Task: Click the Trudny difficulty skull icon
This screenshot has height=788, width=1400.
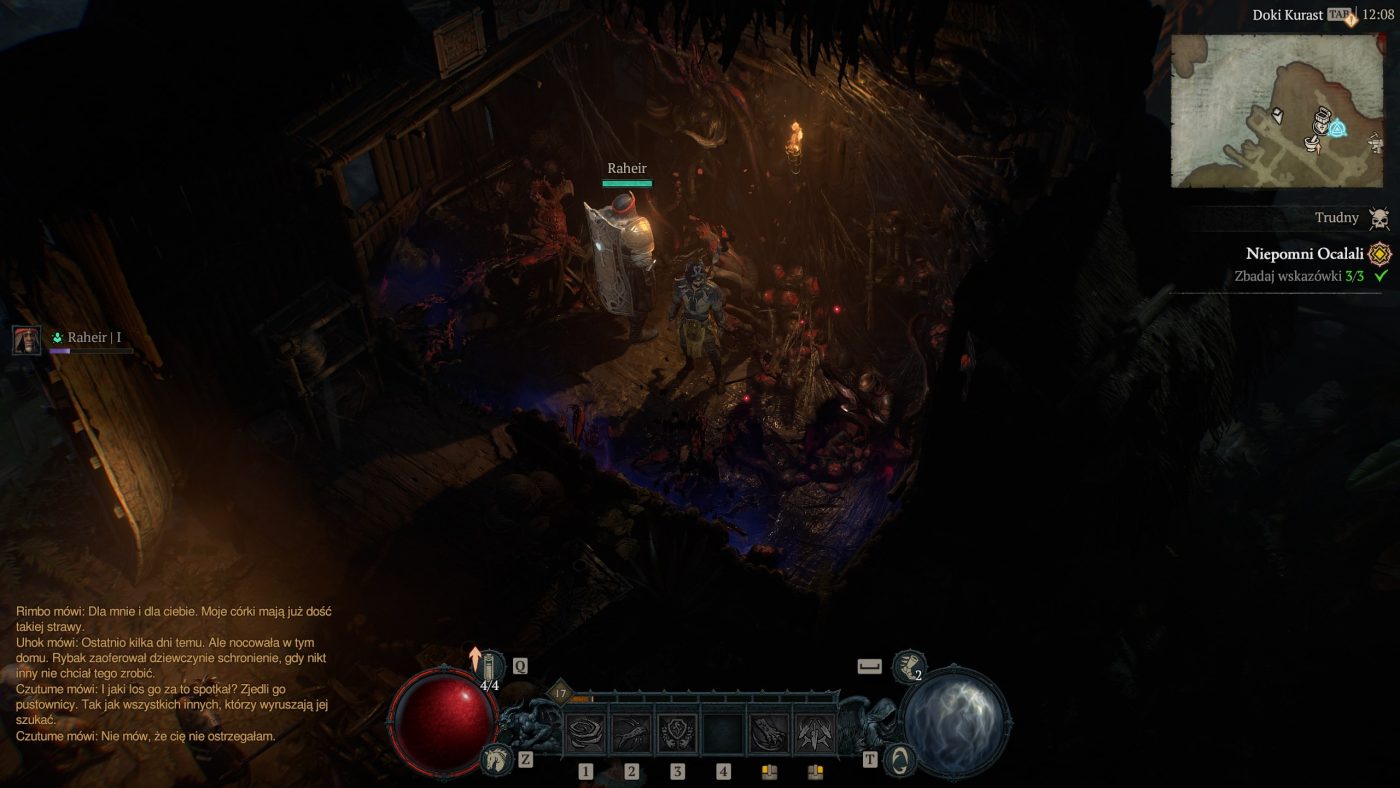Action: click(x=1379, y=218)
